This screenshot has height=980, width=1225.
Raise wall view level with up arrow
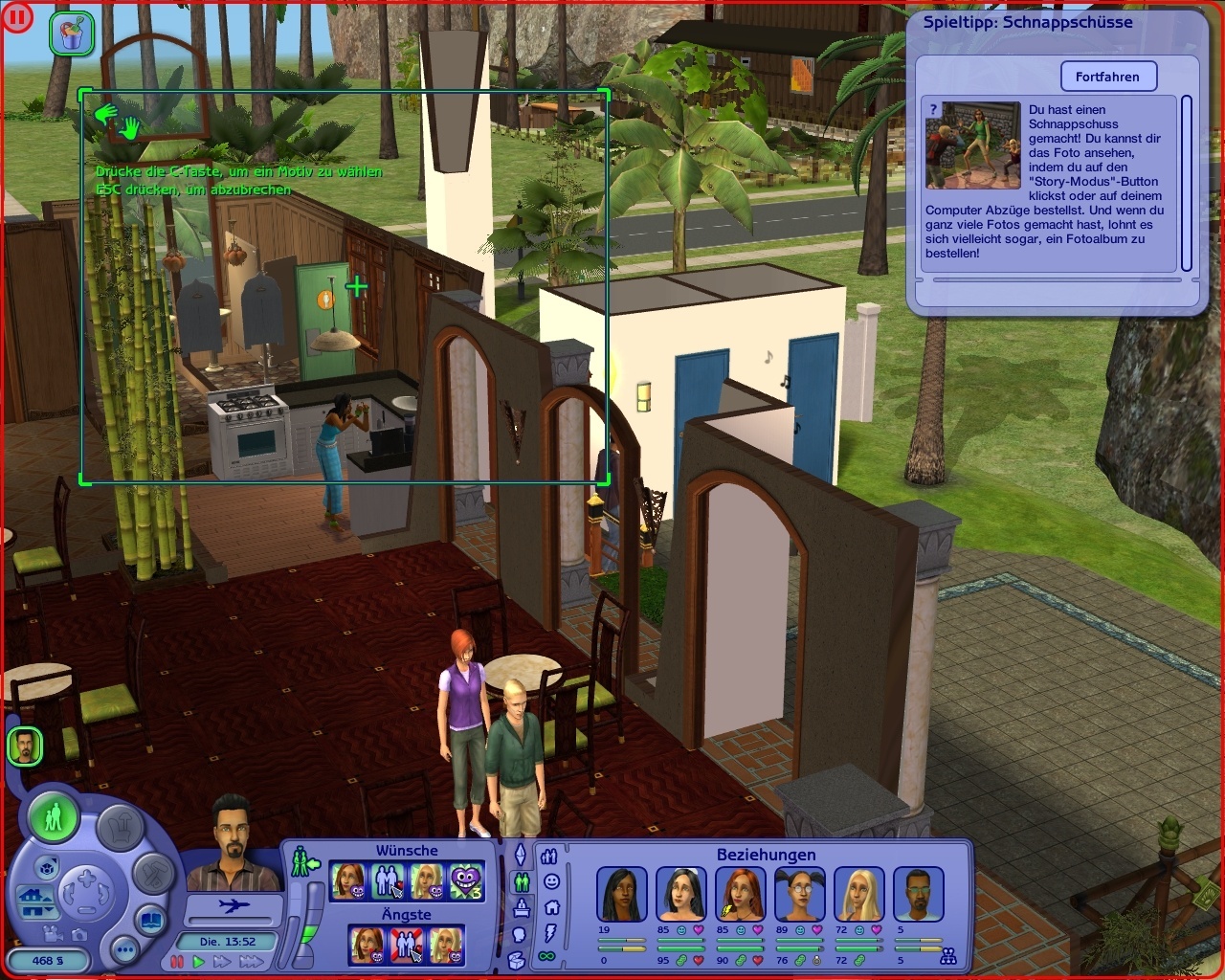[x=47, y=898]
